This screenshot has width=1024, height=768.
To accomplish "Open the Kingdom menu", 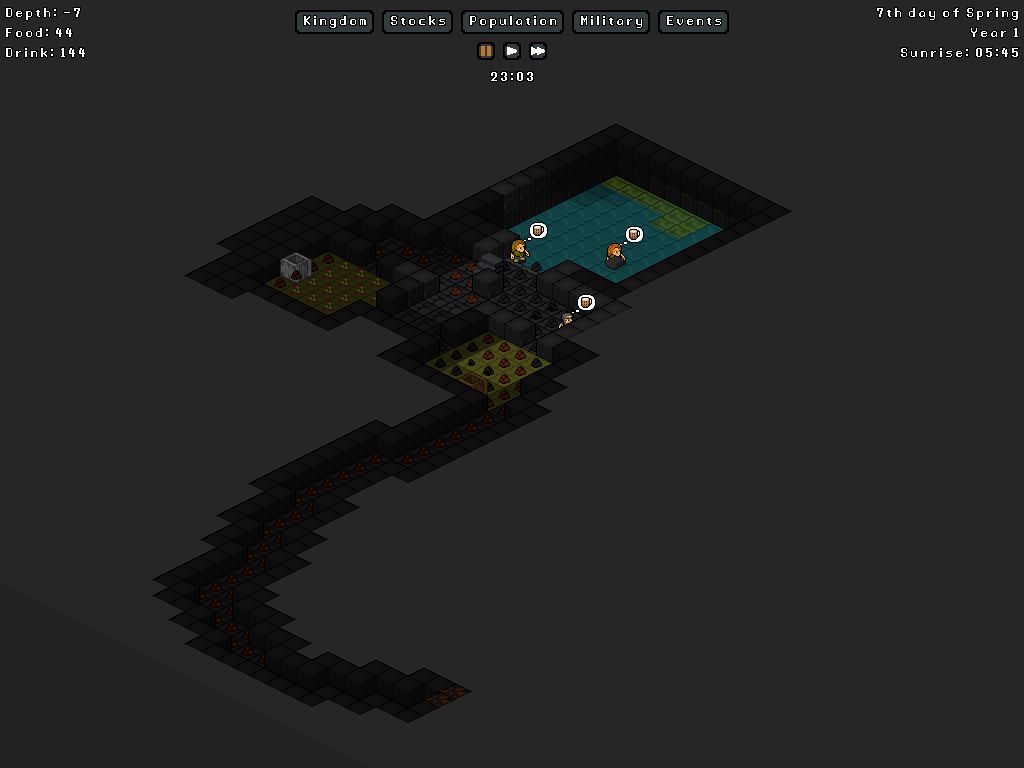I will [334, 21].
